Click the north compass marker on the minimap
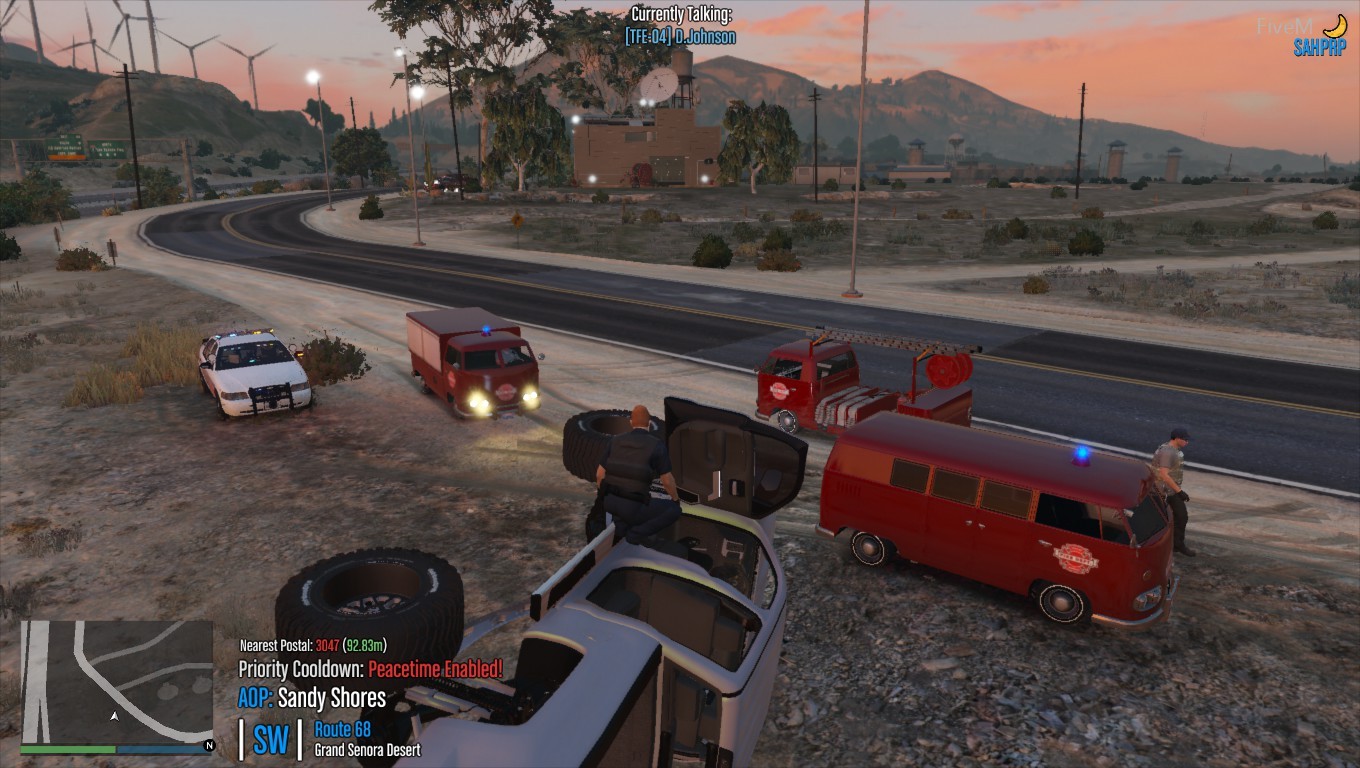Image resolution: width=1360 pixels, height=768 pixels. pyautogui.click(x=209, y=746)
